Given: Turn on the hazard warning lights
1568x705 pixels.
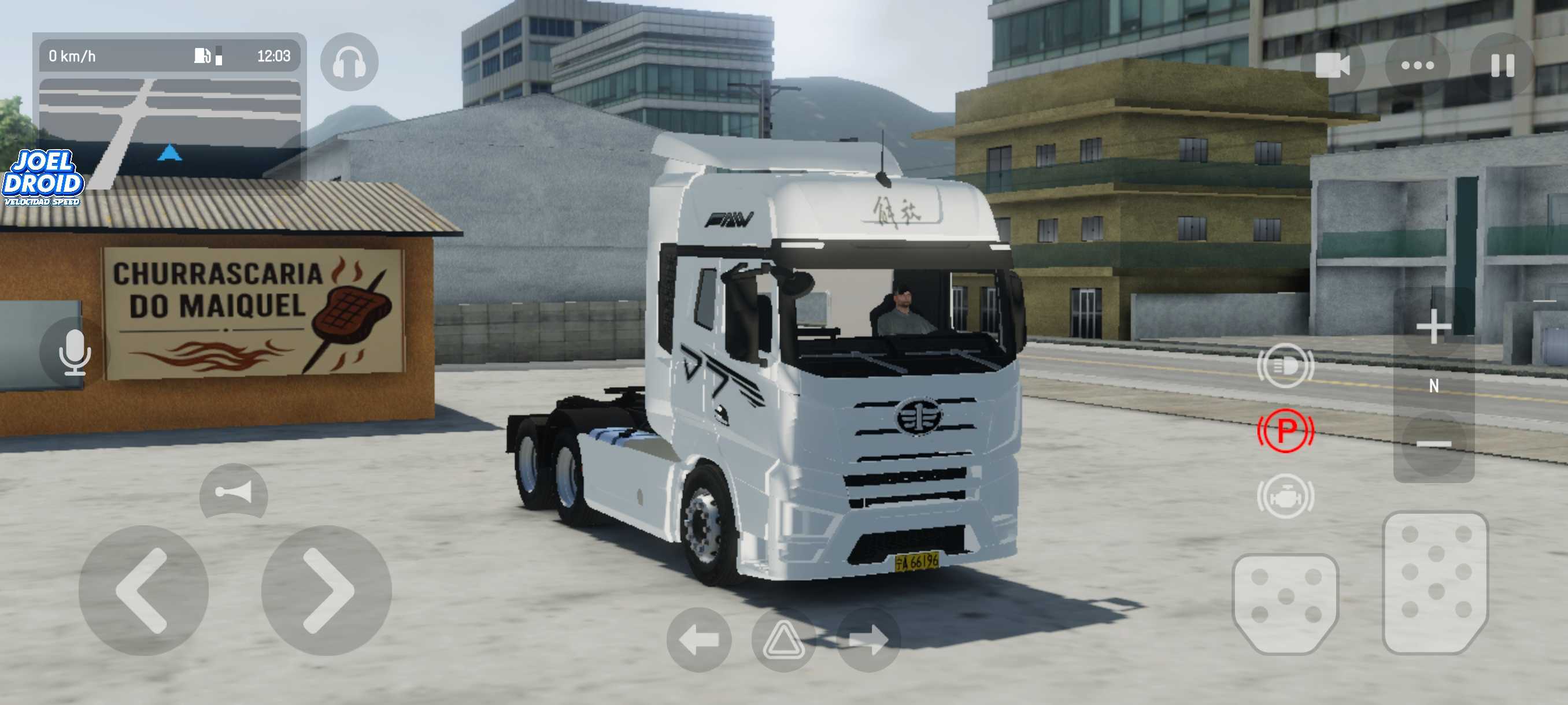Looking at the screenshot, I should click(783, 640).
